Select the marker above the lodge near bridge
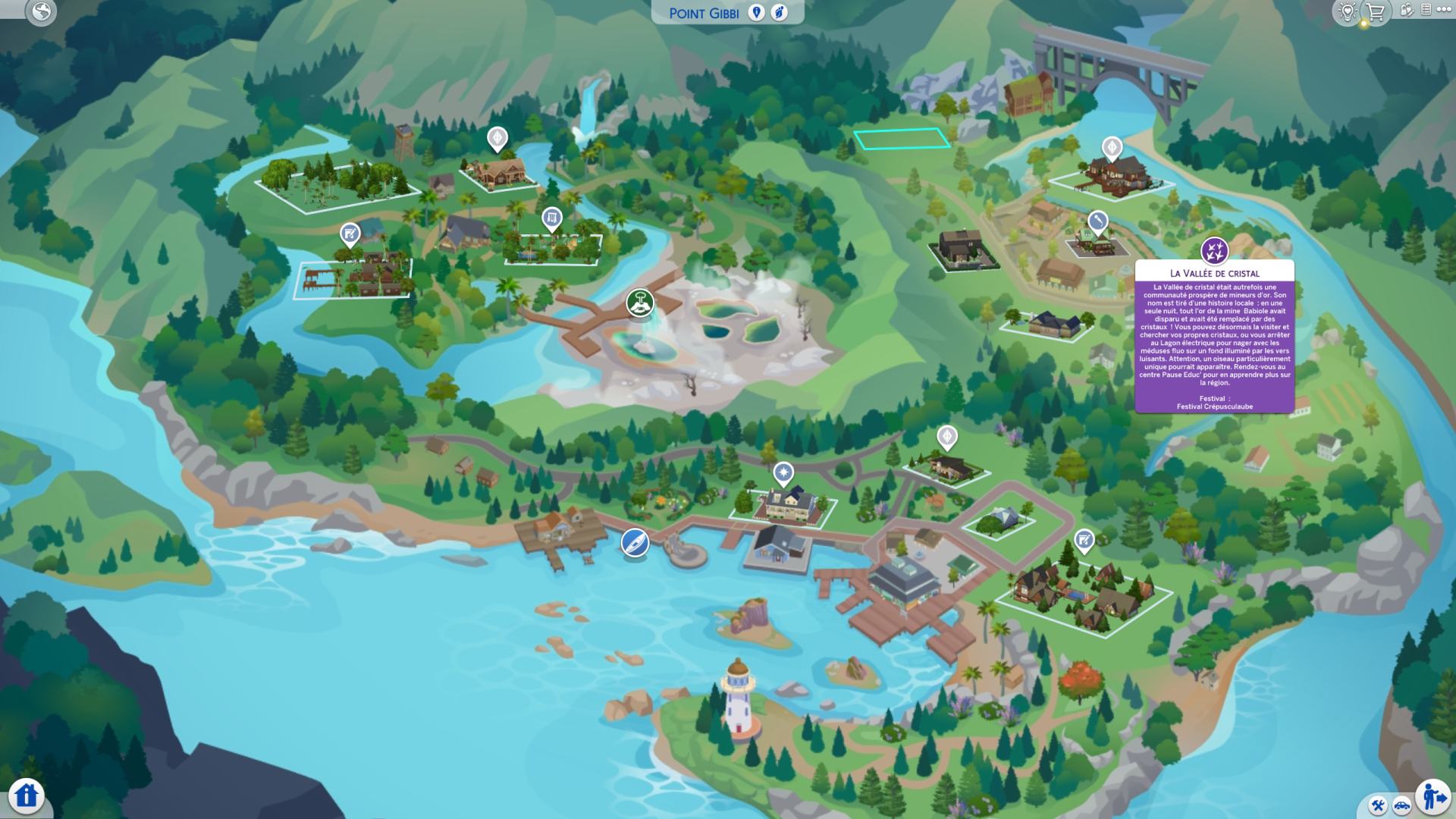 1112,147
